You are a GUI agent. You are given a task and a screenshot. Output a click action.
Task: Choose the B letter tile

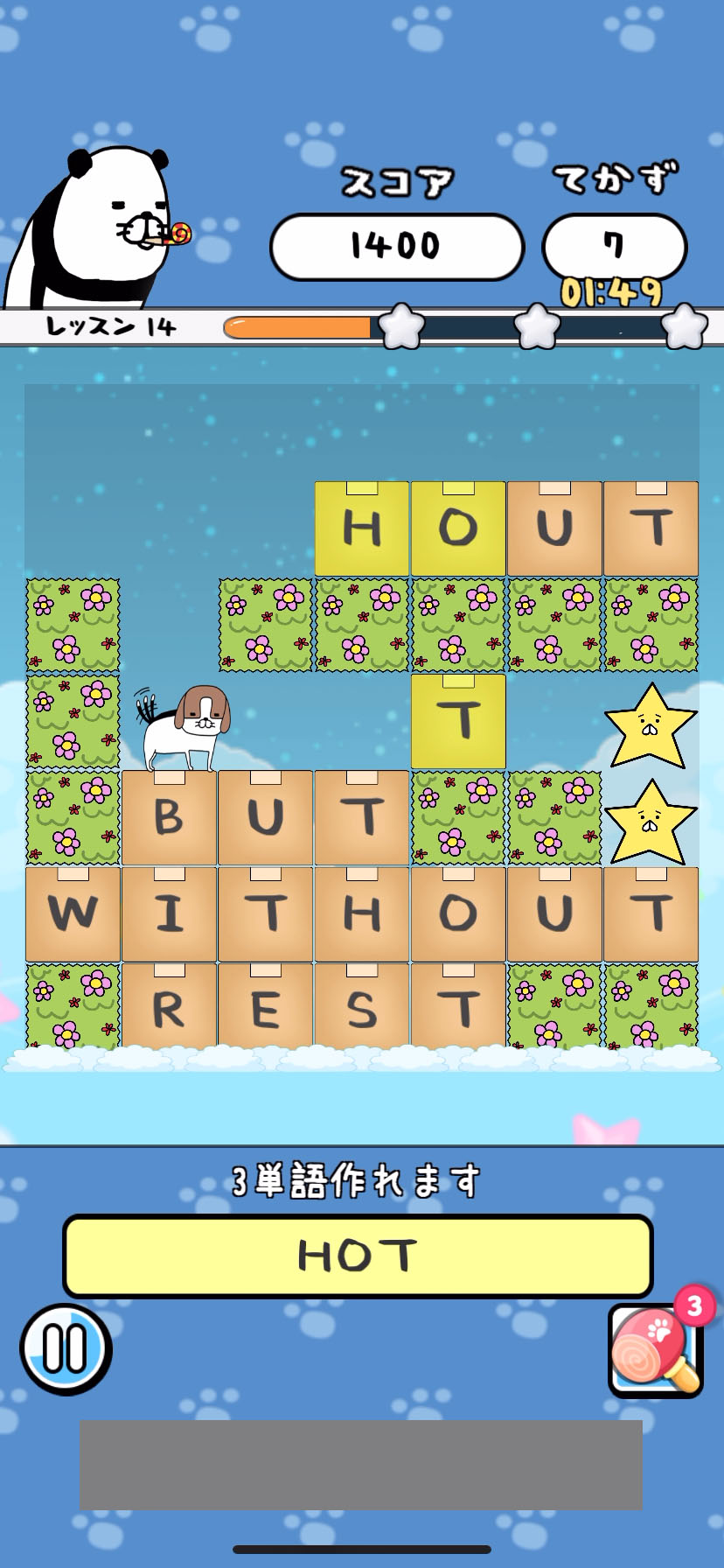click(x=170, y=818)
